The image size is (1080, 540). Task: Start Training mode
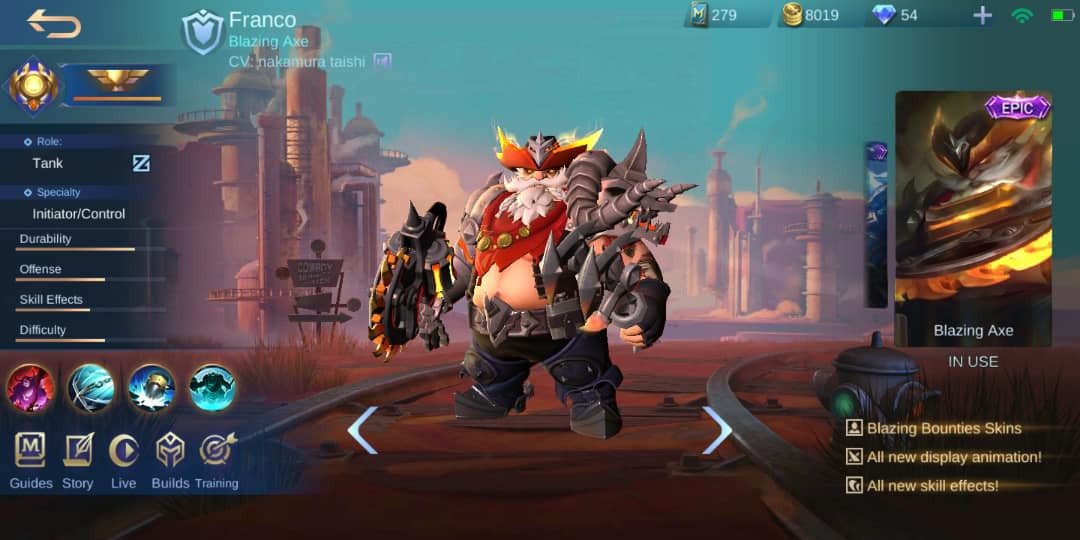pos(216,461)
